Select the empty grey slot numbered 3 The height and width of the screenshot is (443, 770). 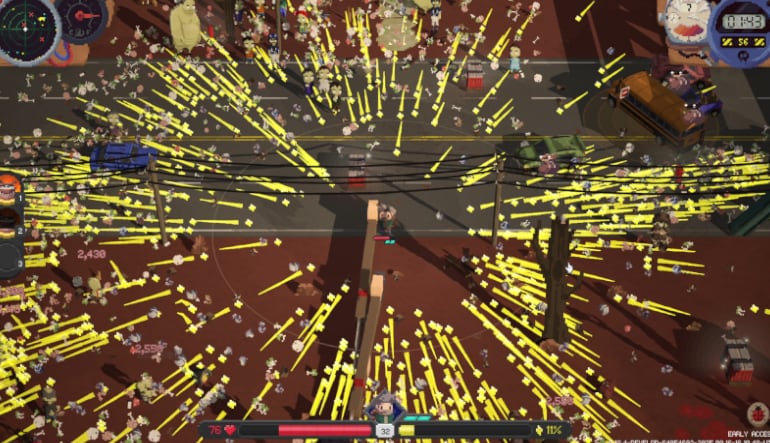tap(9, 258)
